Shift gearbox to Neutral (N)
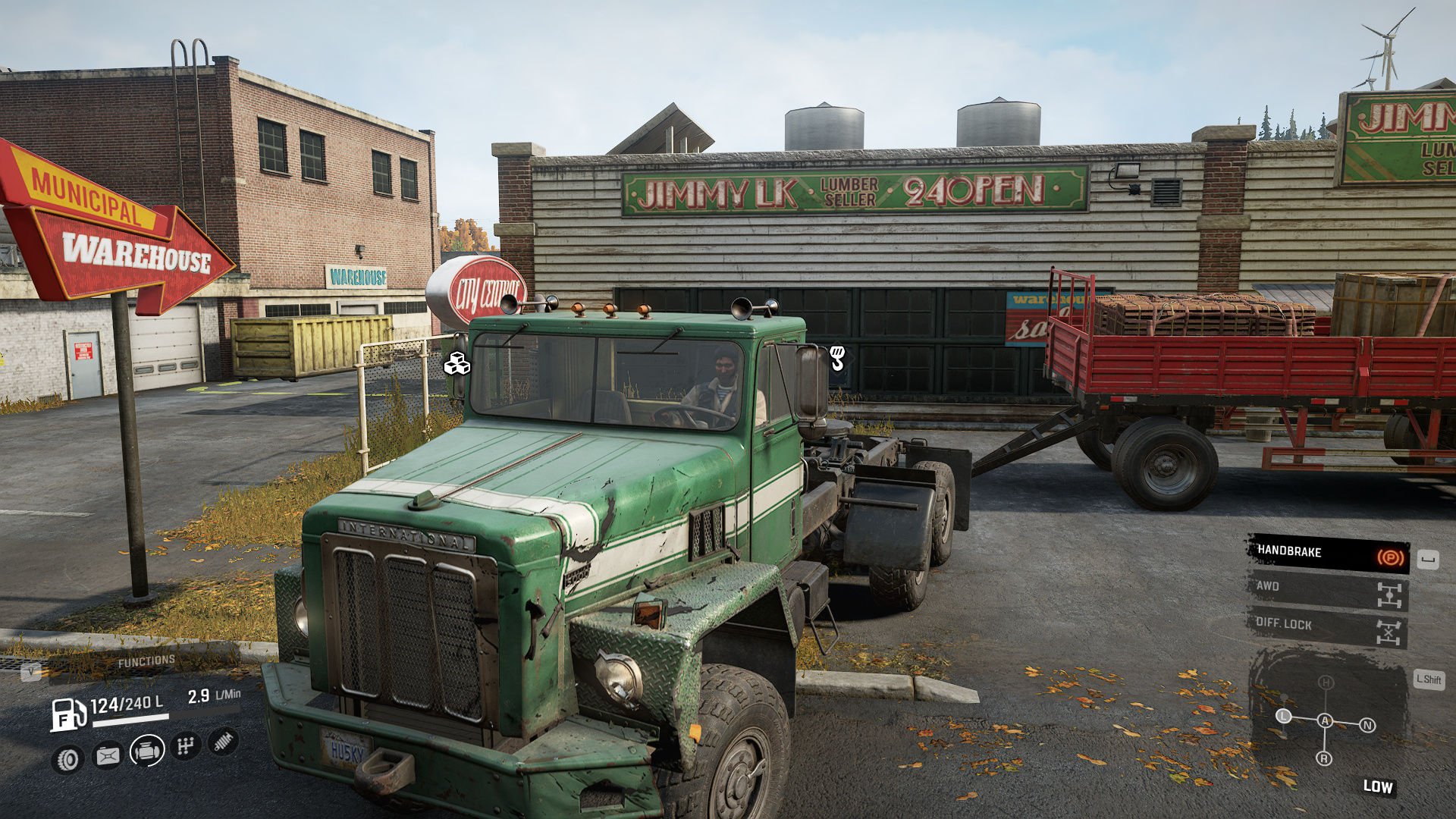Screen dimensions: 1456x819 (1367, 725)
